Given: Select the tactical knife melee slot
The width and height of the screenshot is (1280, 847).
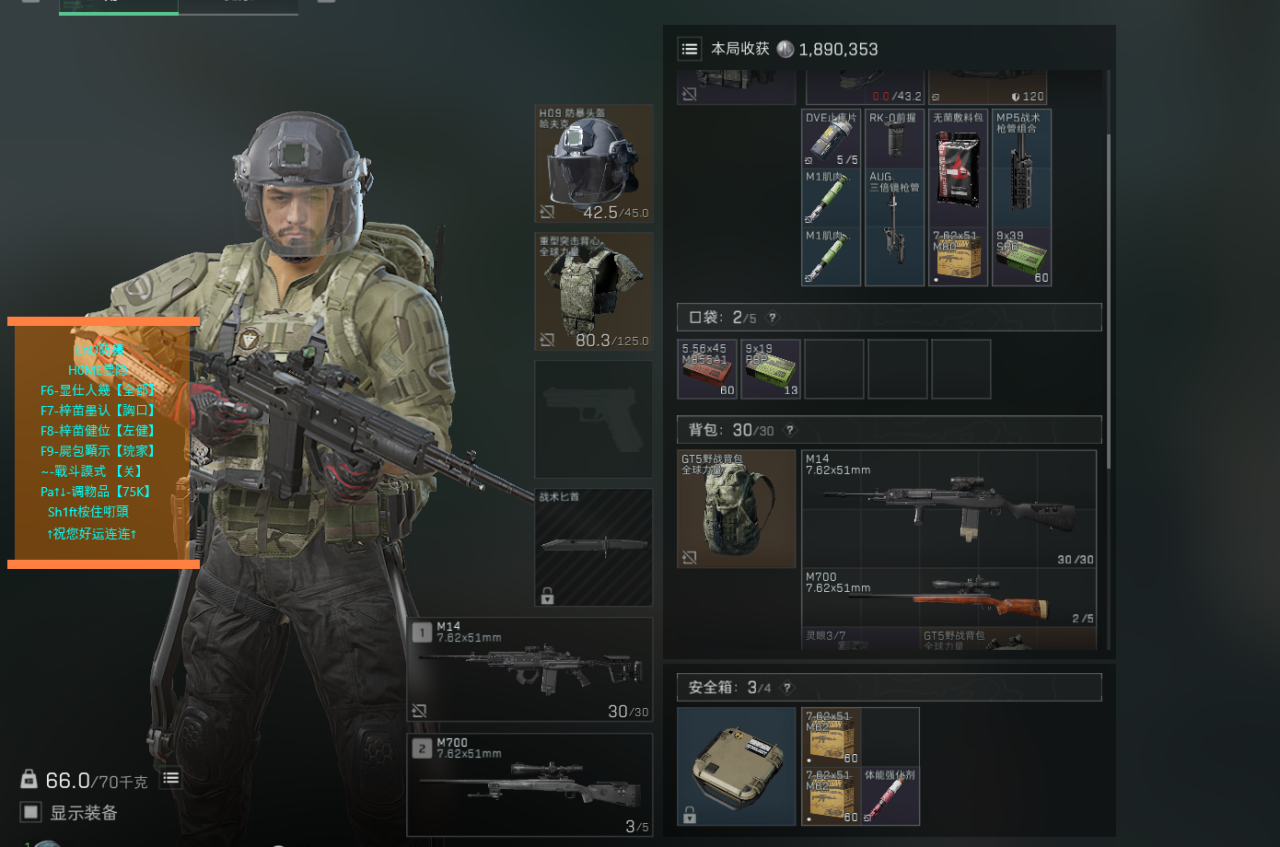Looking at the screenshot, I should [594, 547].
